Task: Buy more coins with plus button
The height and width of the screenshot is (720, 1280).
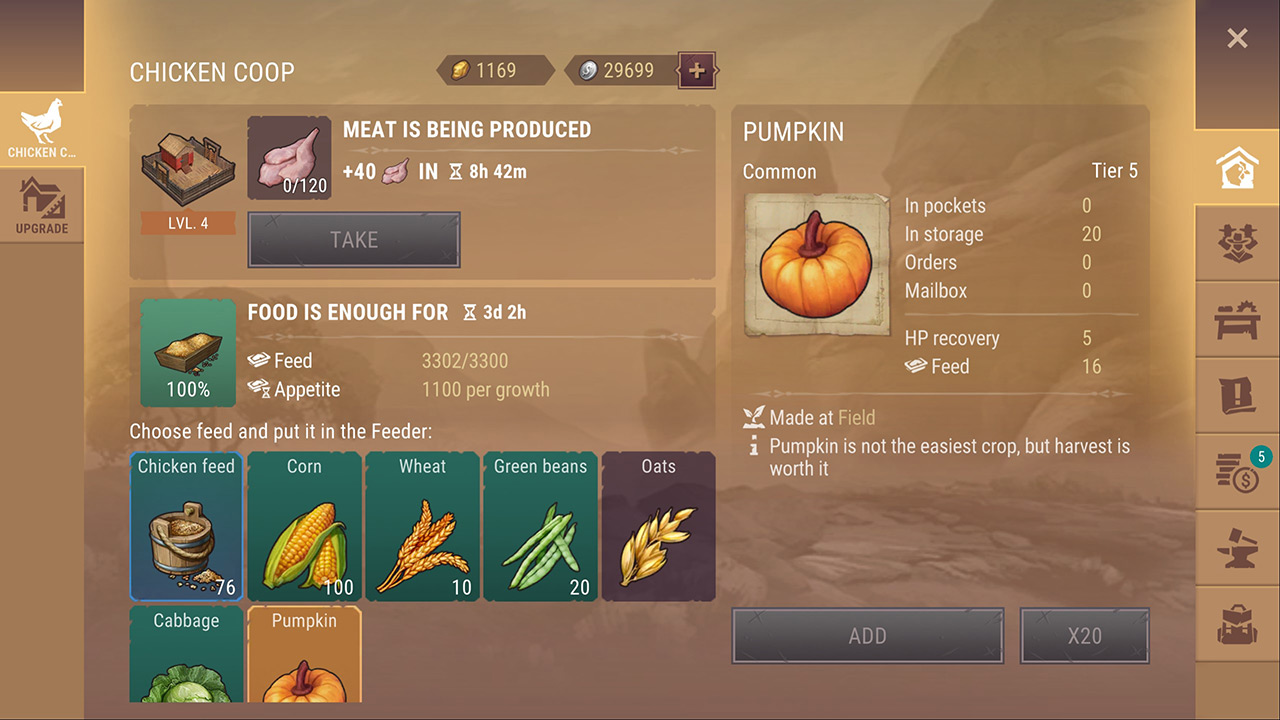Action: (x=697, y=70)
